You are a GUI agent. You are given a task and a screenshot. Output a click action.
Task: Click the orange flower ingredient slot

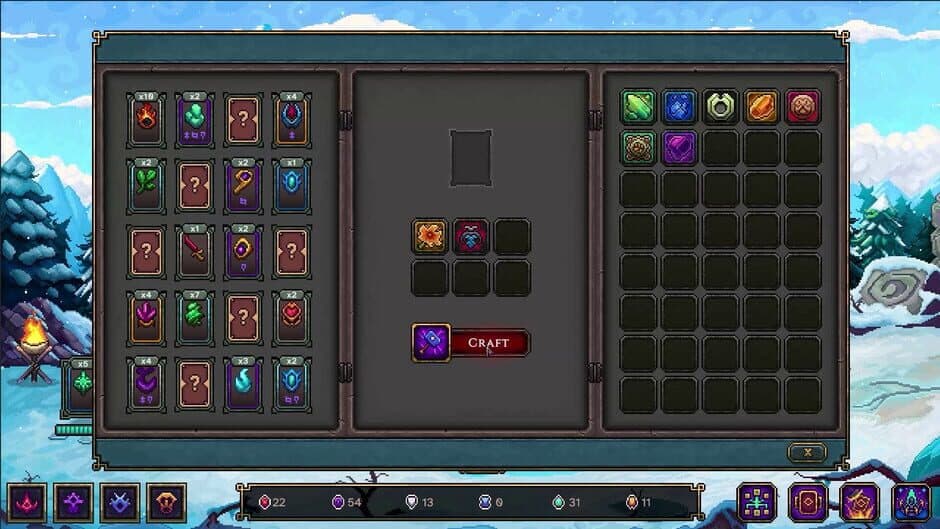pos(430,237)
